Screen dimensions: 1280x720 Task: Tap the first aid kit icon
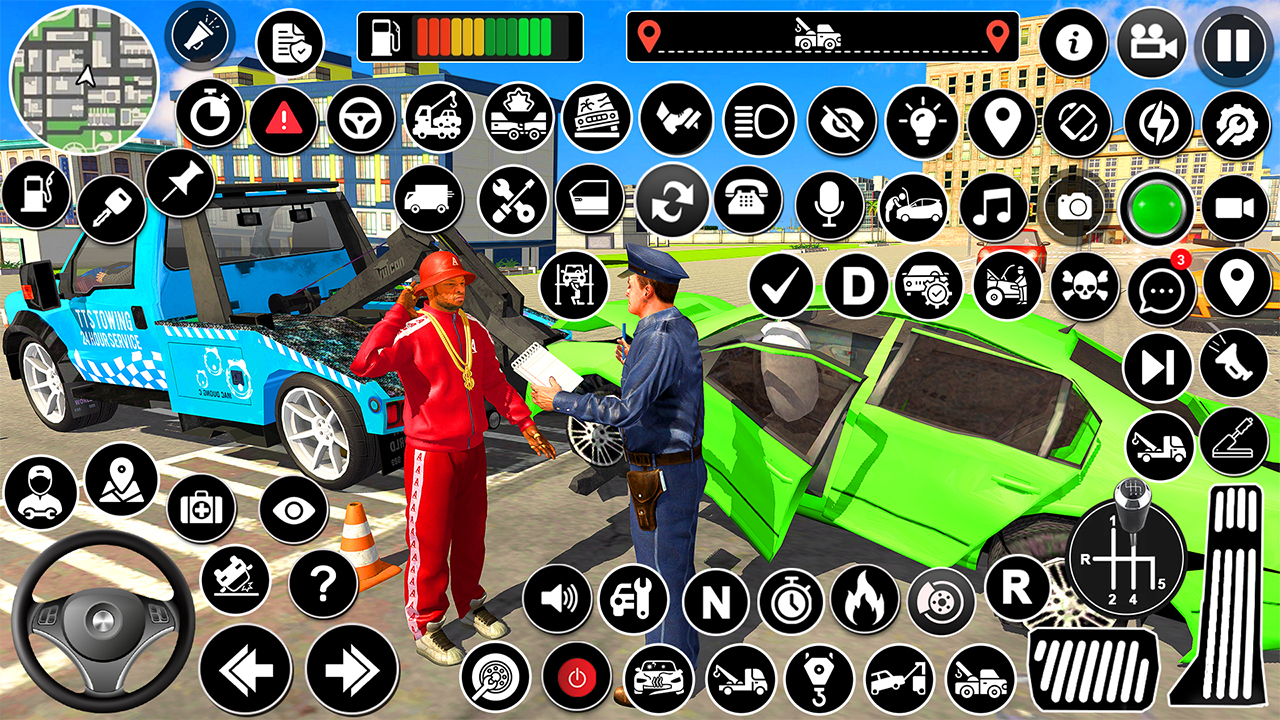coord(200,508)
